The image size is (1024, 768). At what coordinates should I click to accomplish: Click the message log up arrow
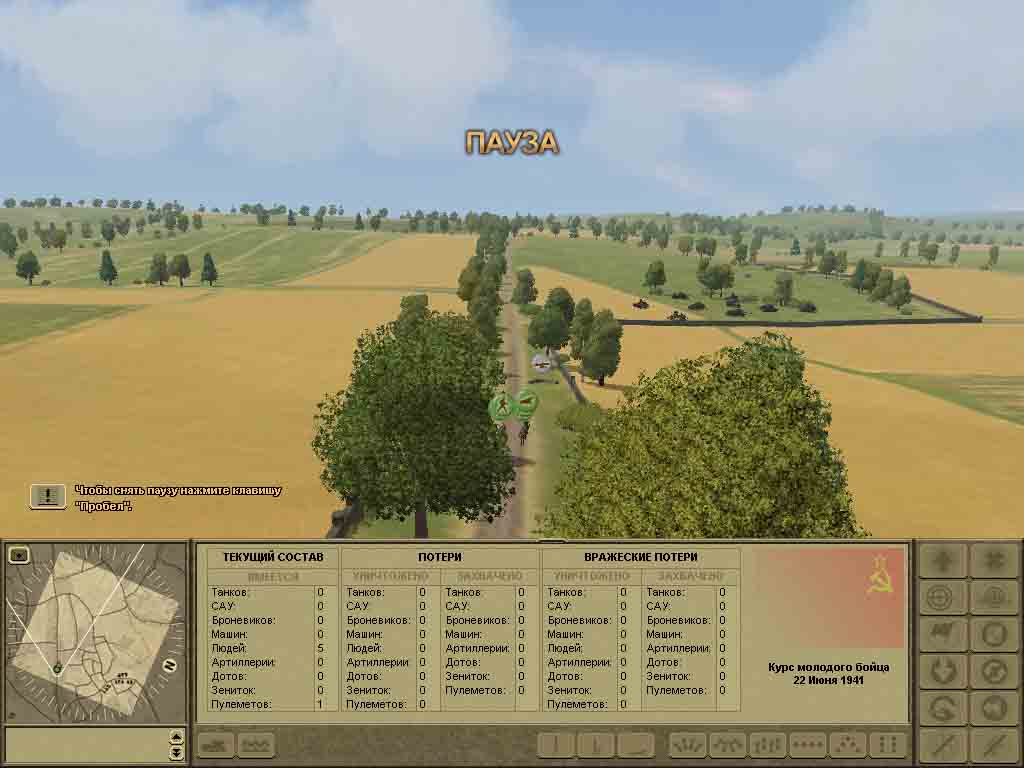(177, 737)
